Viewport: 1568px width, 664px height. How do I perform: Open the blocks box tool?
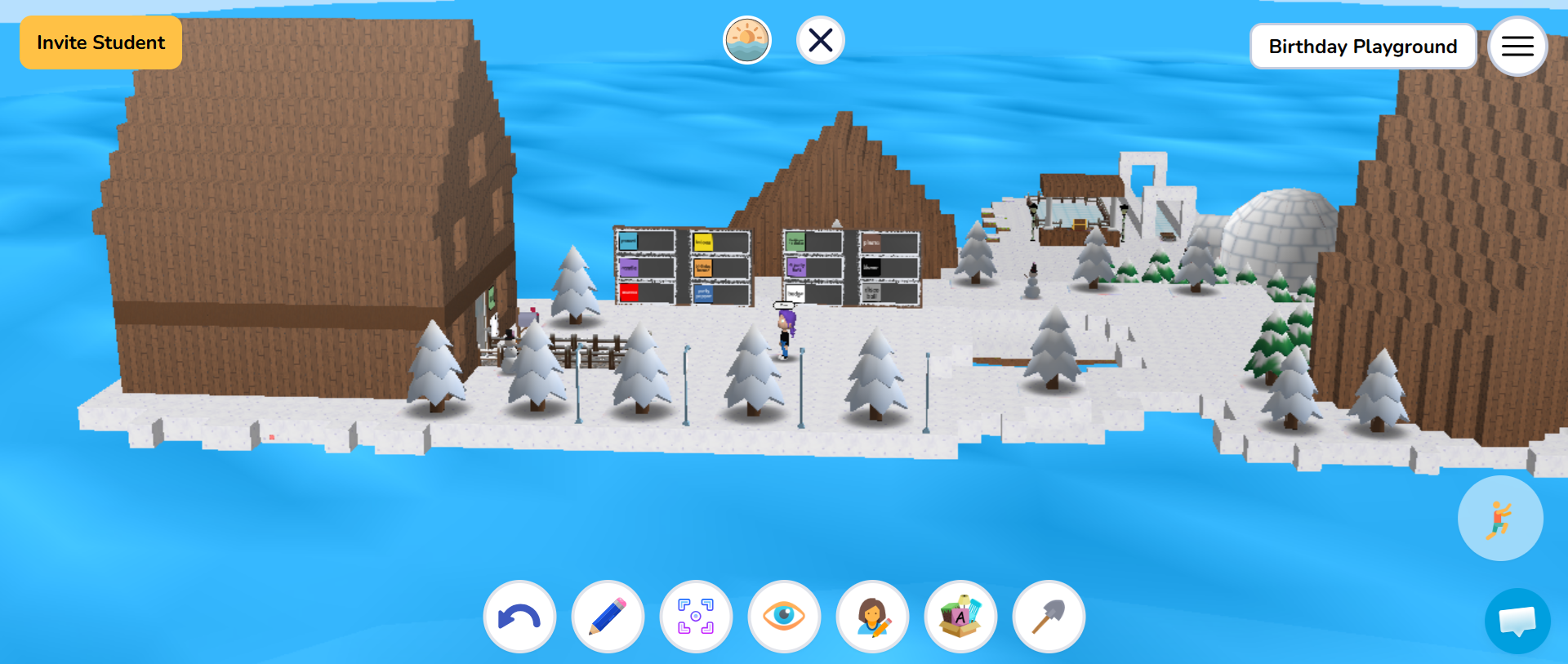coord(960,617)
